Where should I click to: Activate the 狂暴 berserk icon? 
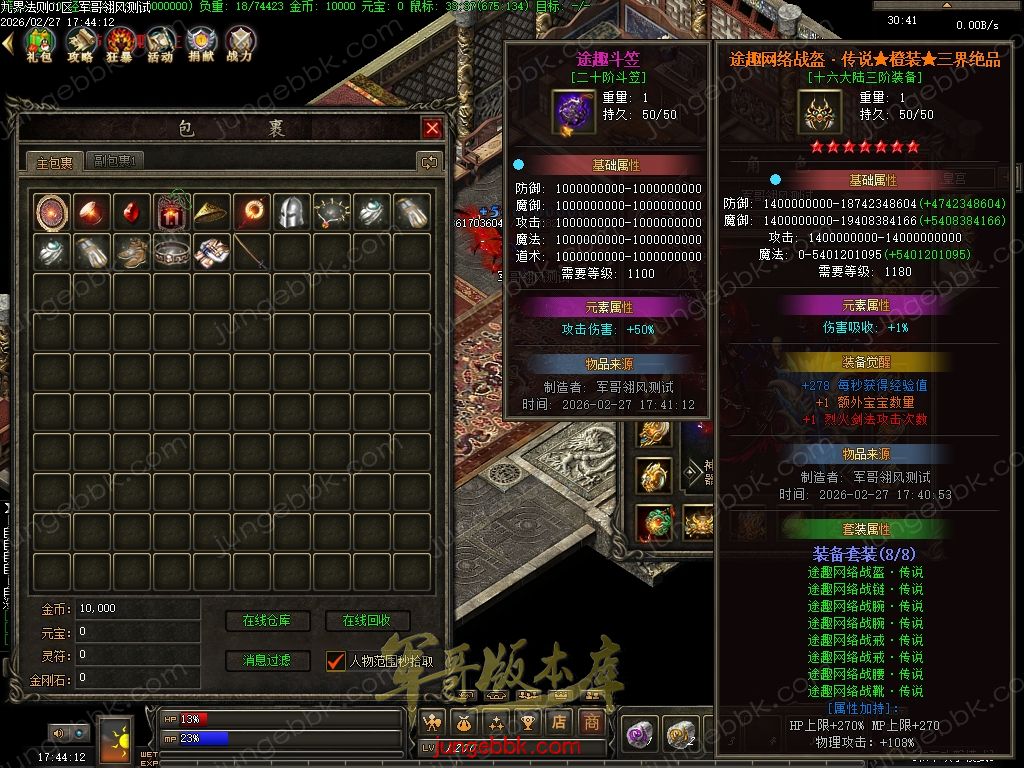click(121, 43)
